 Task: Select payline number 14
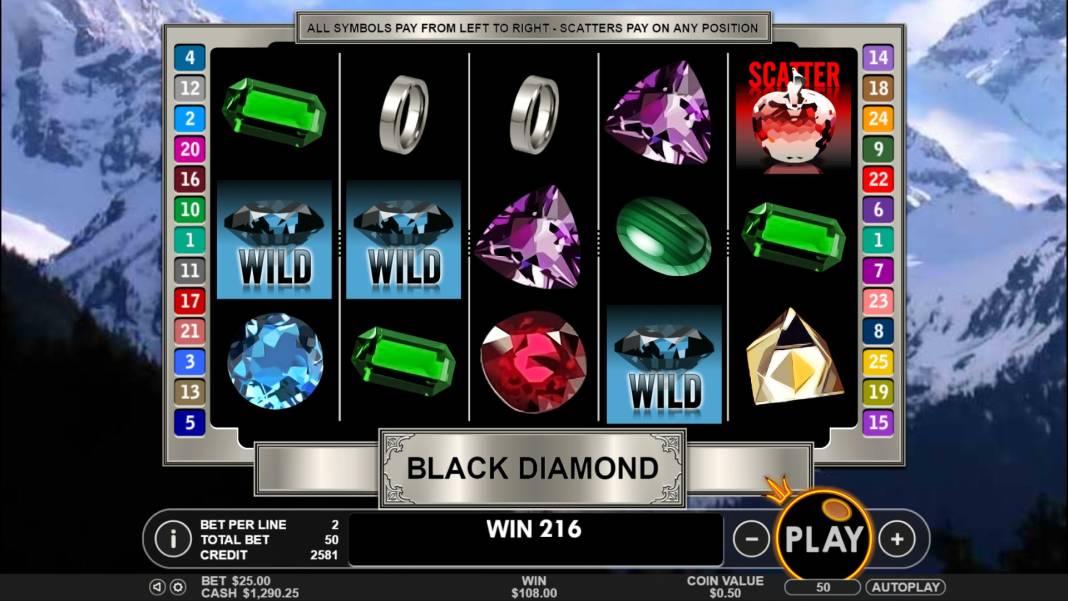tap(877, 58)
